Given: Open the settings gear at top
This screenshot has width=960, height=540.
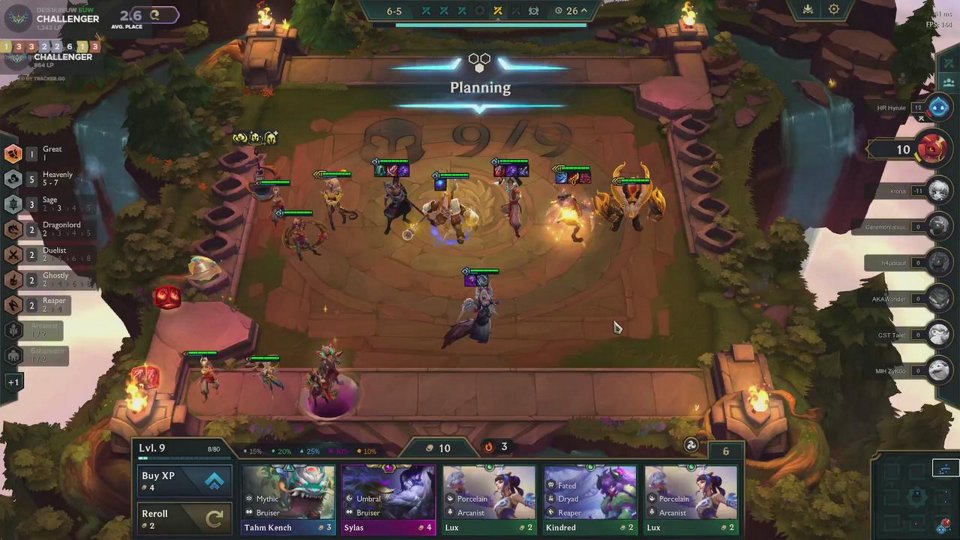Looking at the screenshot, I should (x=834, y=9).
